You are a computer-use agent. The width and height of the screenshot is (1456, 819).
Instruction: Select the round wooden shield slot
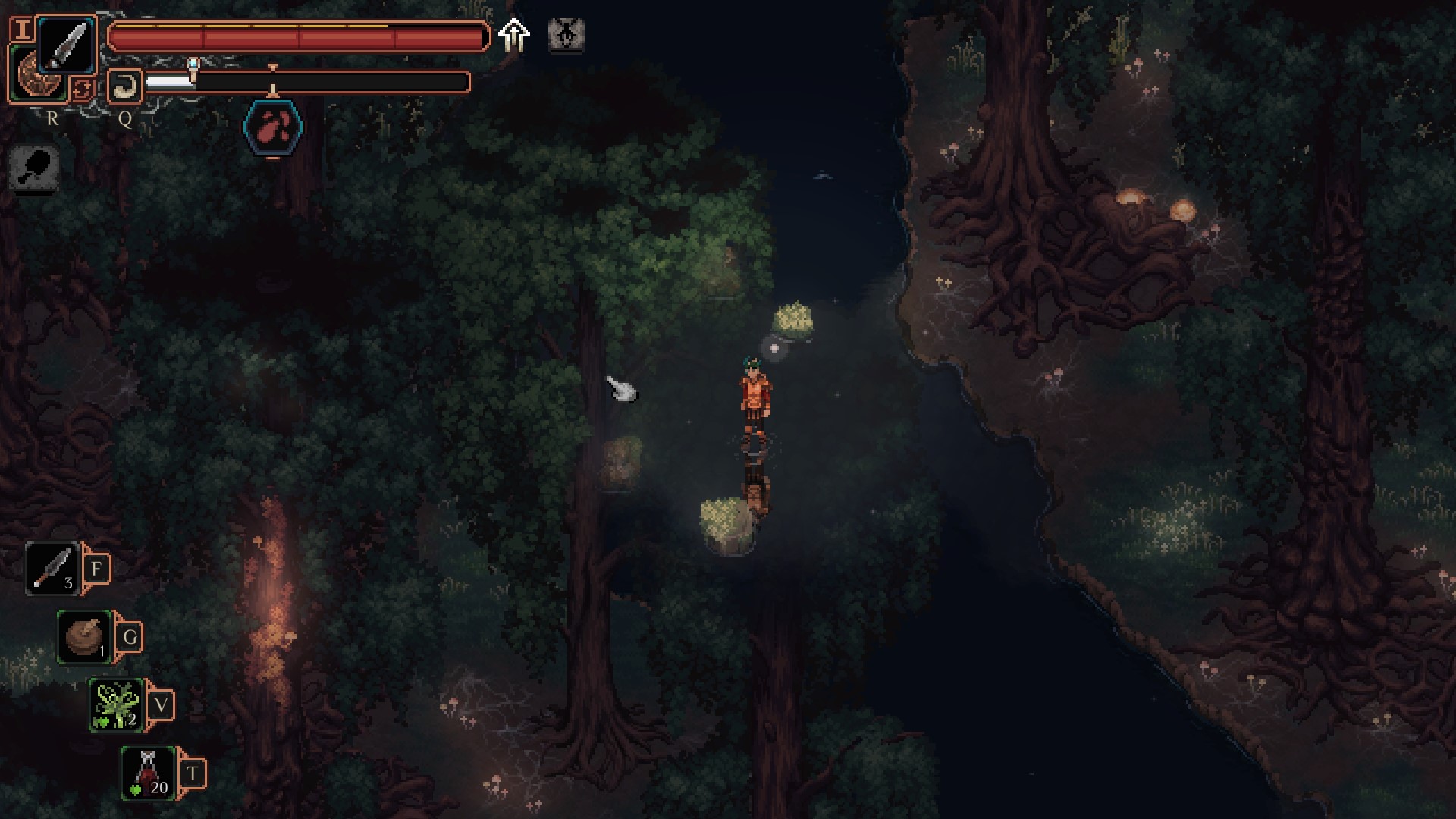[38, 77]
